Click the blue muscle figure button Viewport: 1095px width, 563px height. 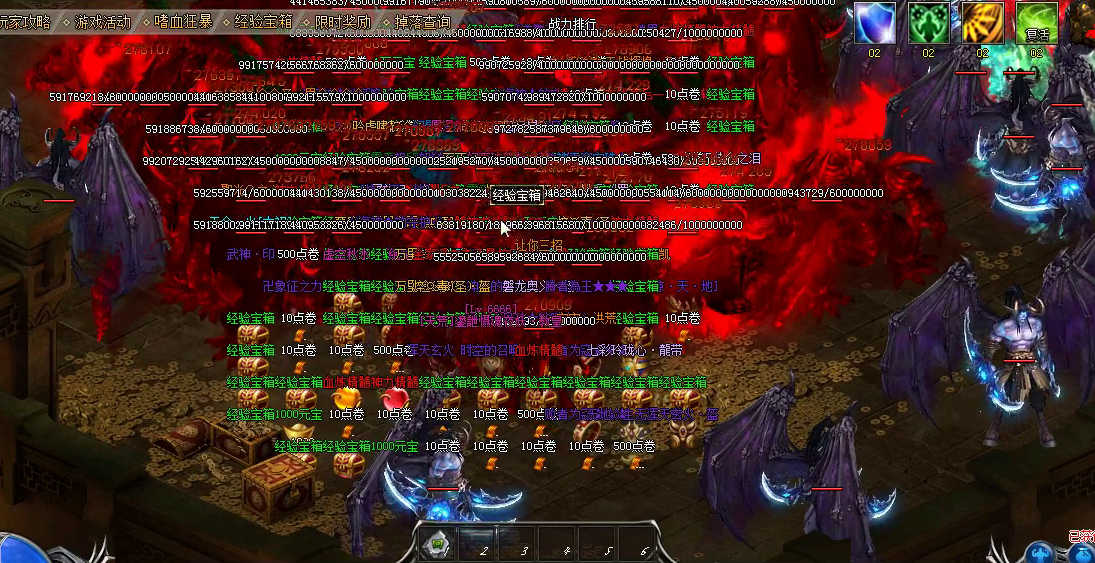[x=1042, y=551]
